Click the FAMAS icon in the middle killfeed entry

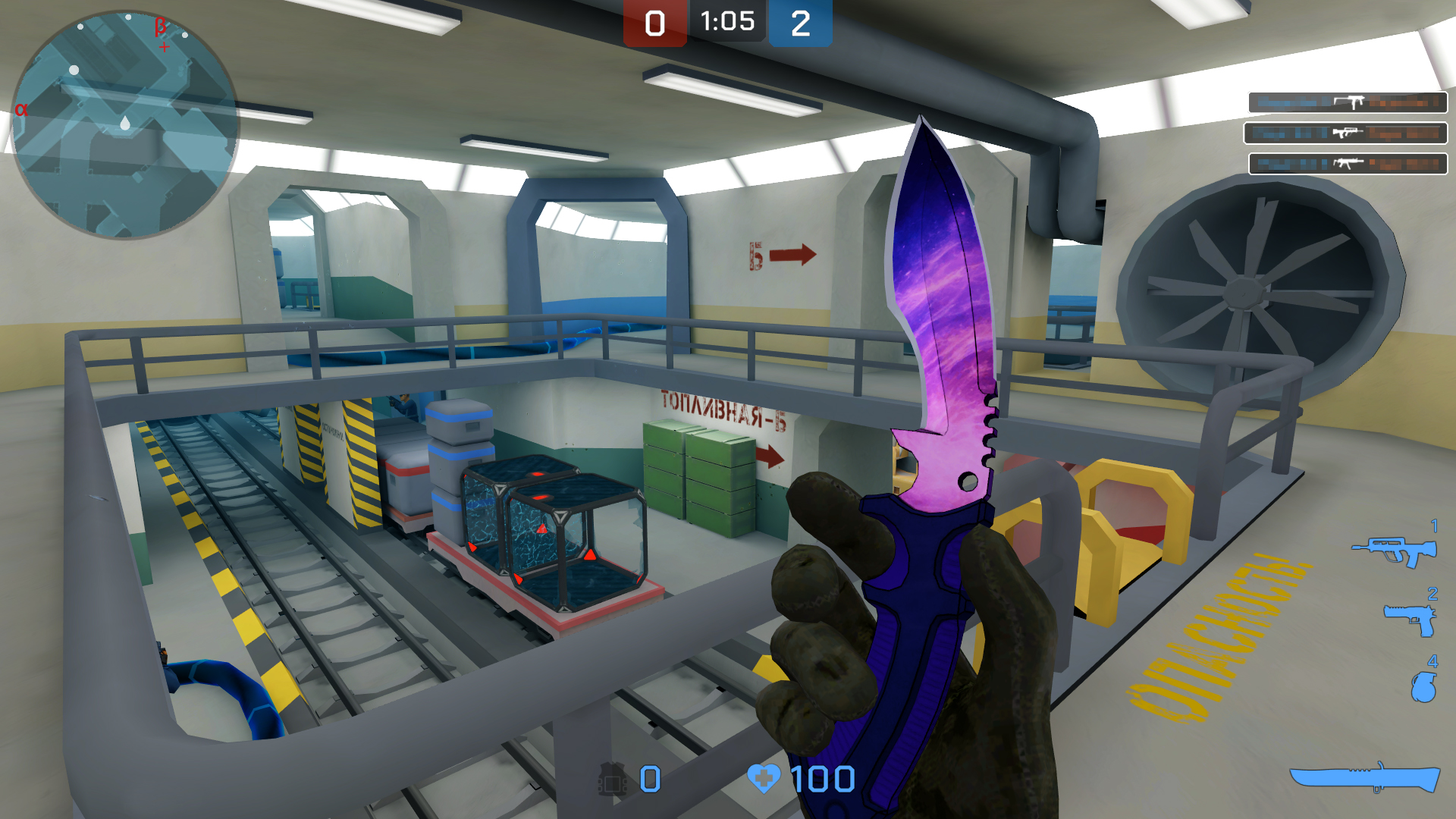(x=1346, y=131)
